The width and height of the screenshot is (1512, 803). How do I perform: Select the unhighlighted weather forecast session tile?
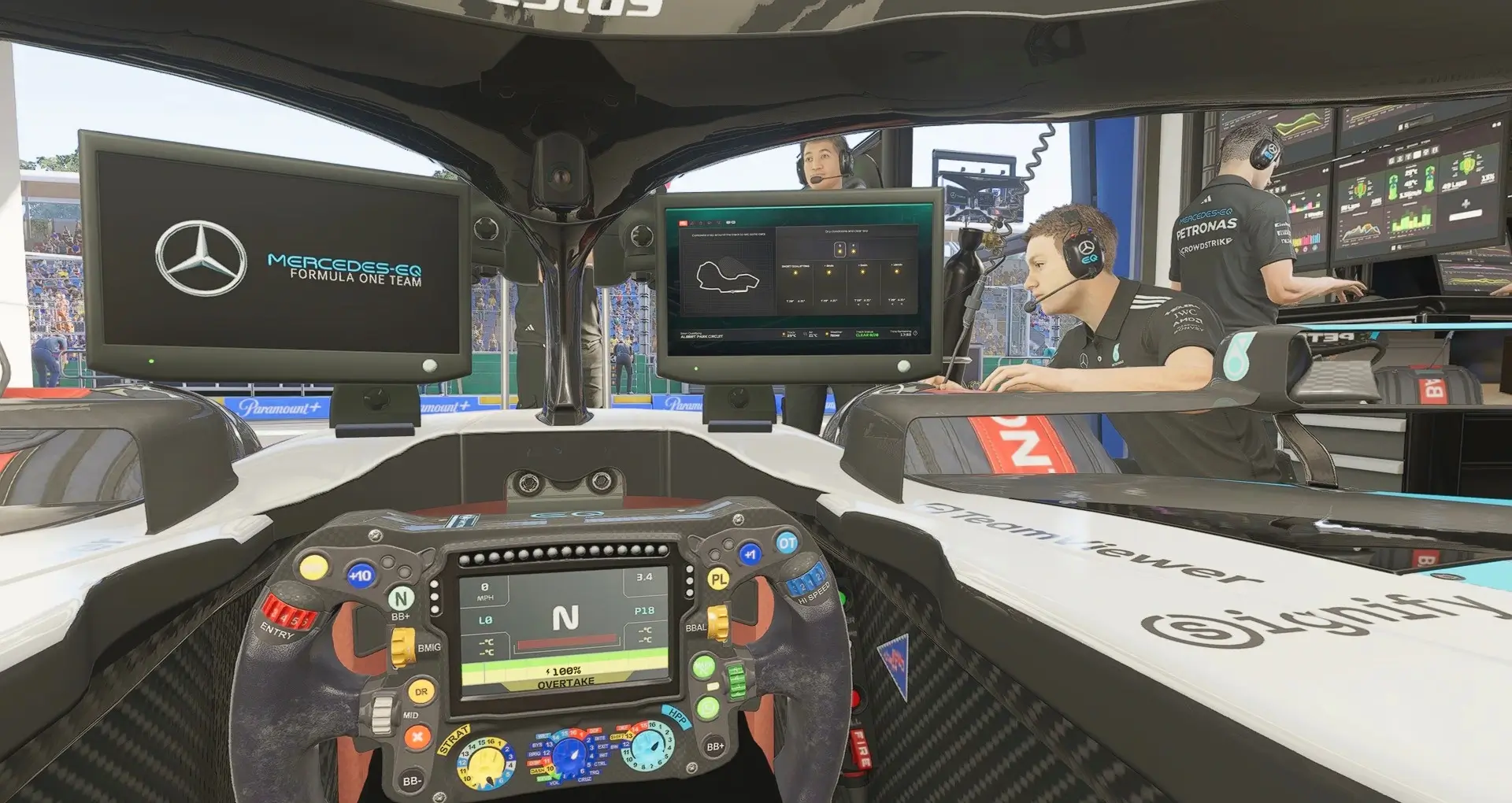click(853, 250)
